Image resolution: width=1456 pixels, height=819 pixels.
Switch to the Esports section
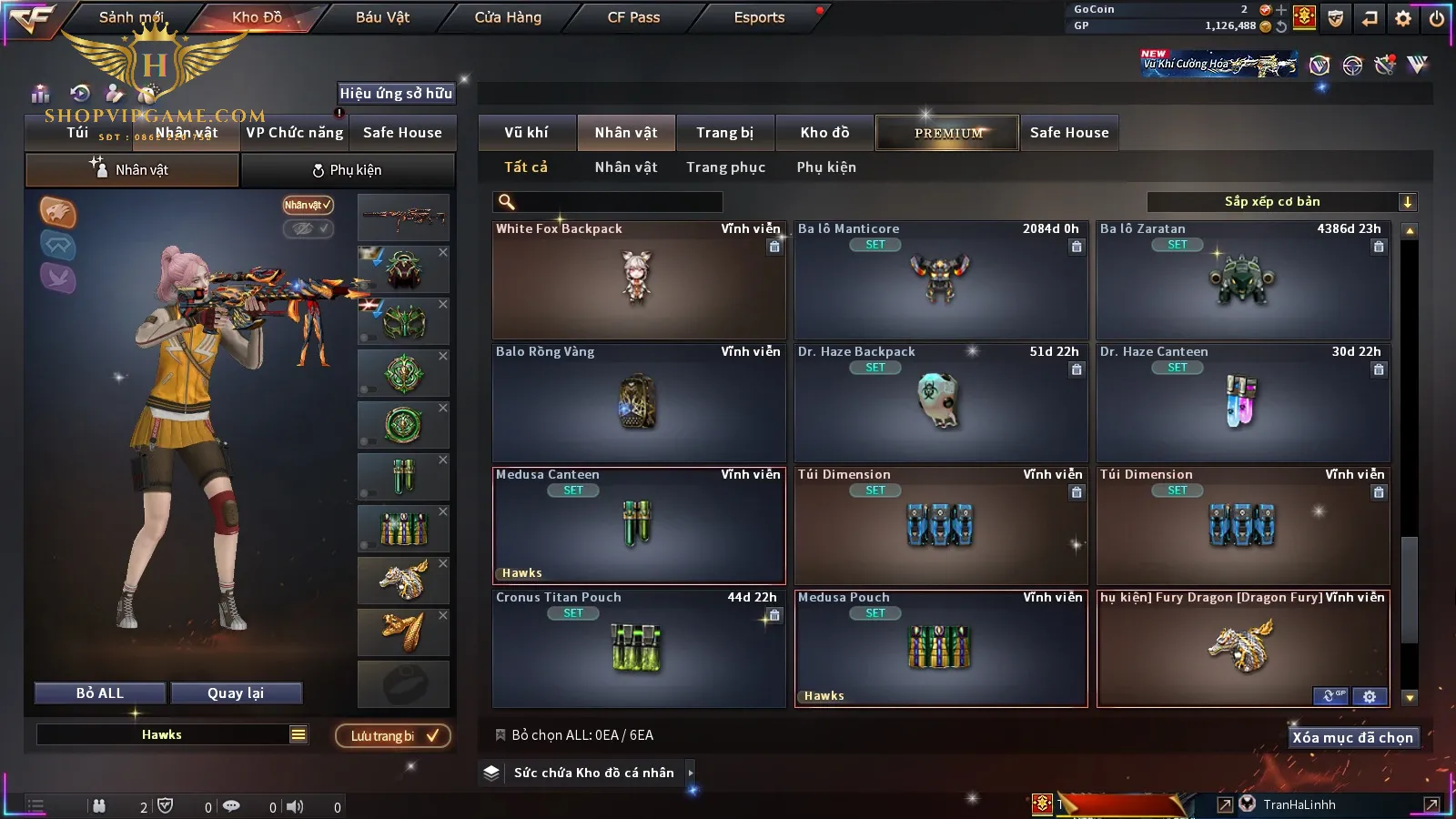coord(759,17)
